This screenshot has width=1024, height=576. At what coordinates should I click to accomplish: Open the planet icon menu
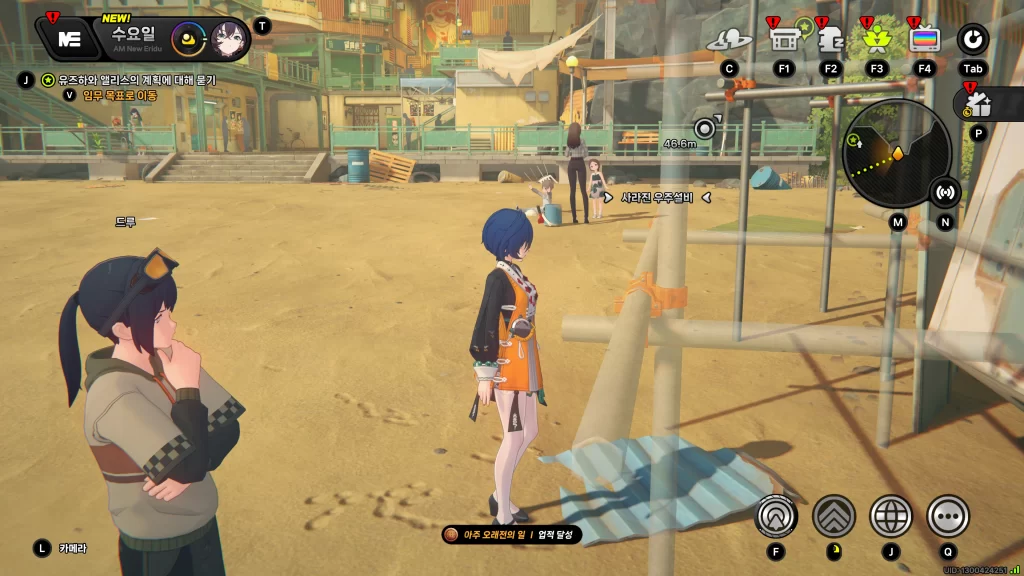point(729,39)
